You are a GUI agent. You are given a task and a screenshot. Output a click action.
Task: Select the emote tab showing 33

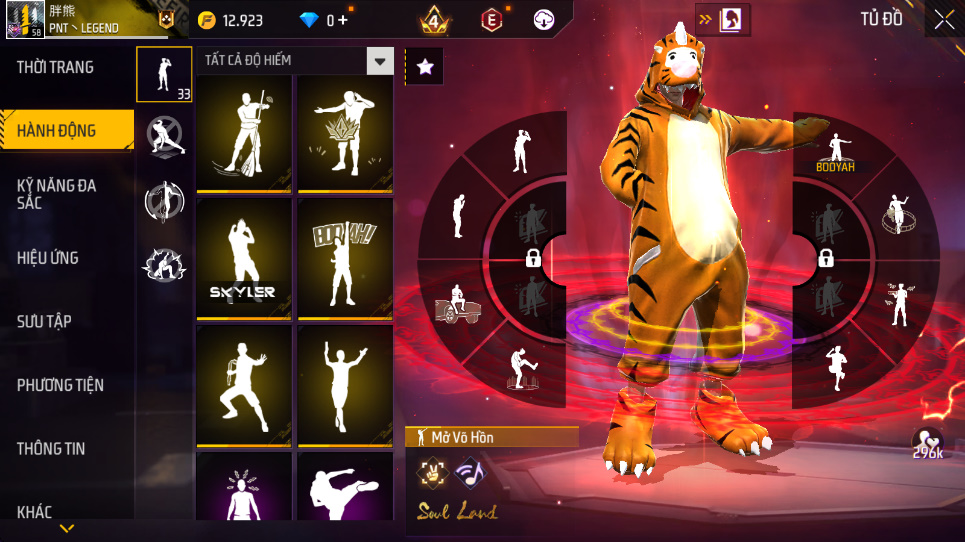click(163, 74)
